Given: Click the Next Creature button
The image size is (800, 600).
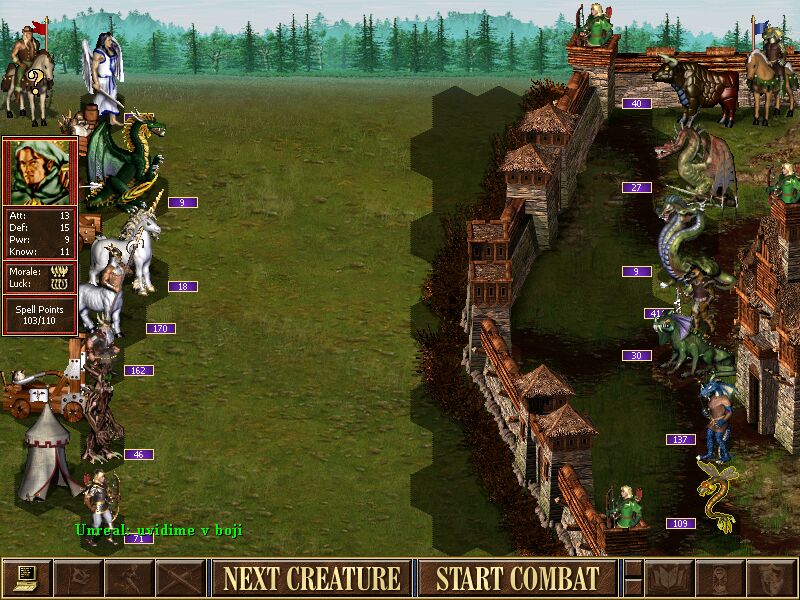Looking at the screenshot, I should (x=311, y=578).
